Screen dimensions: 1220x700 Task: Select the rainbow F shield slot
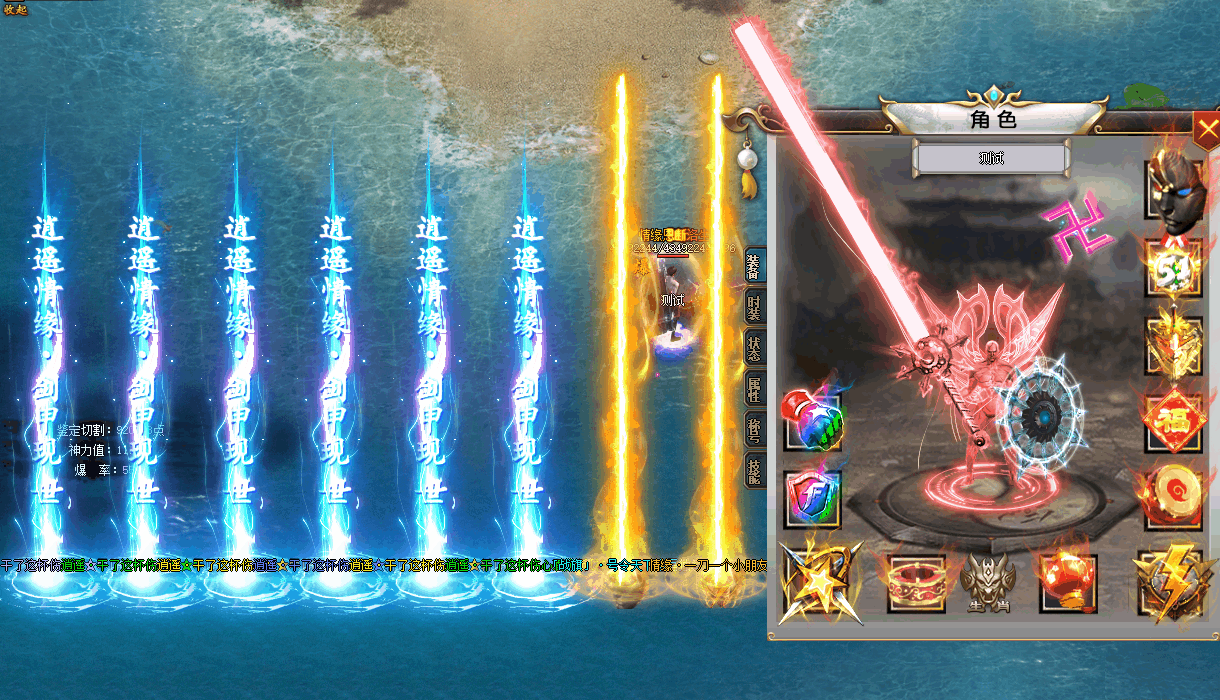(813, 498)
